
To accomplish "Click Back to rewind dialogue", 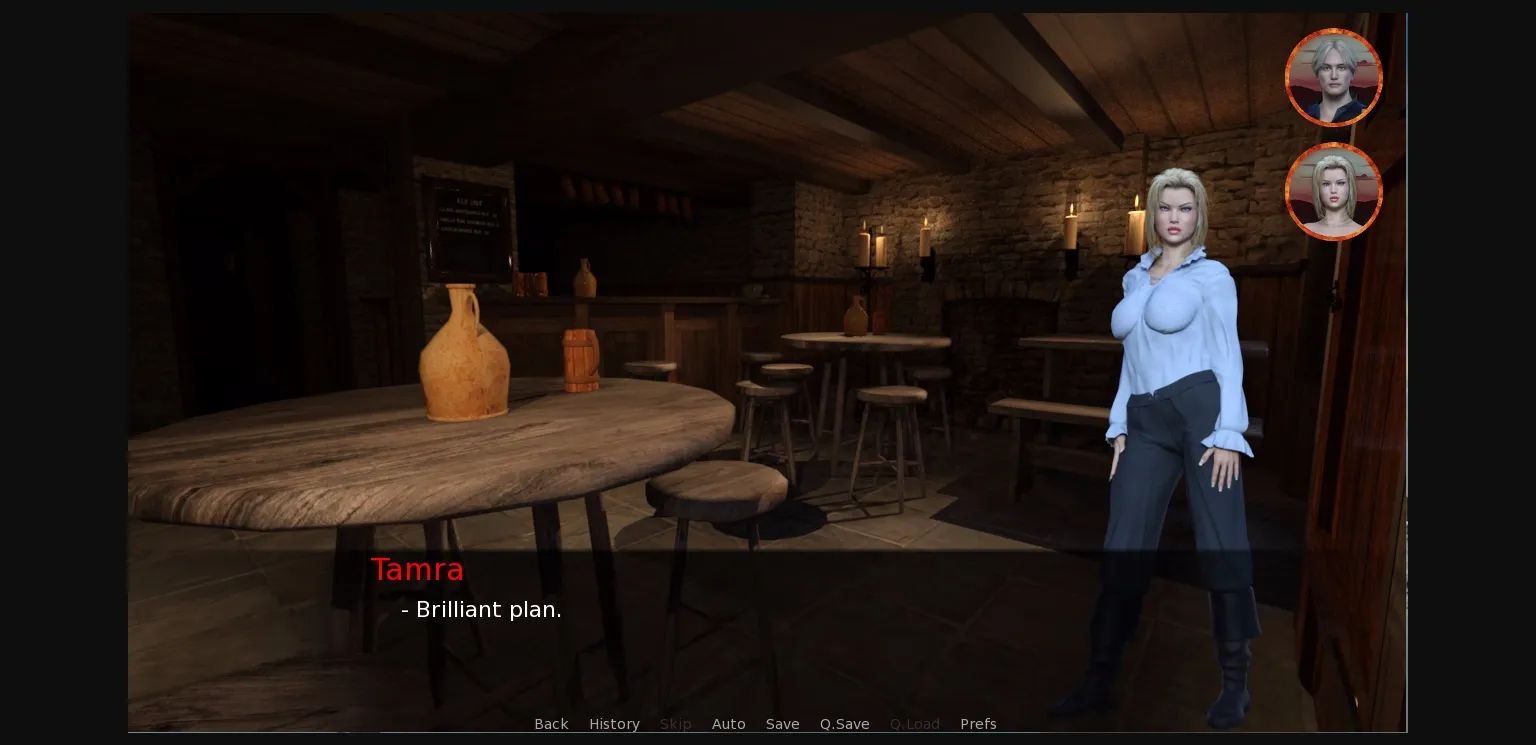I will click(x=551, y=724).
